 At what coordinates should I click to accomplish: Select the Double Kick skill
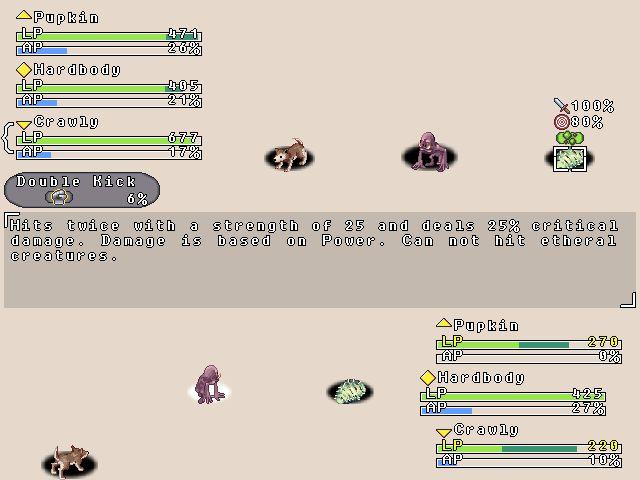(x=81, y=189)
